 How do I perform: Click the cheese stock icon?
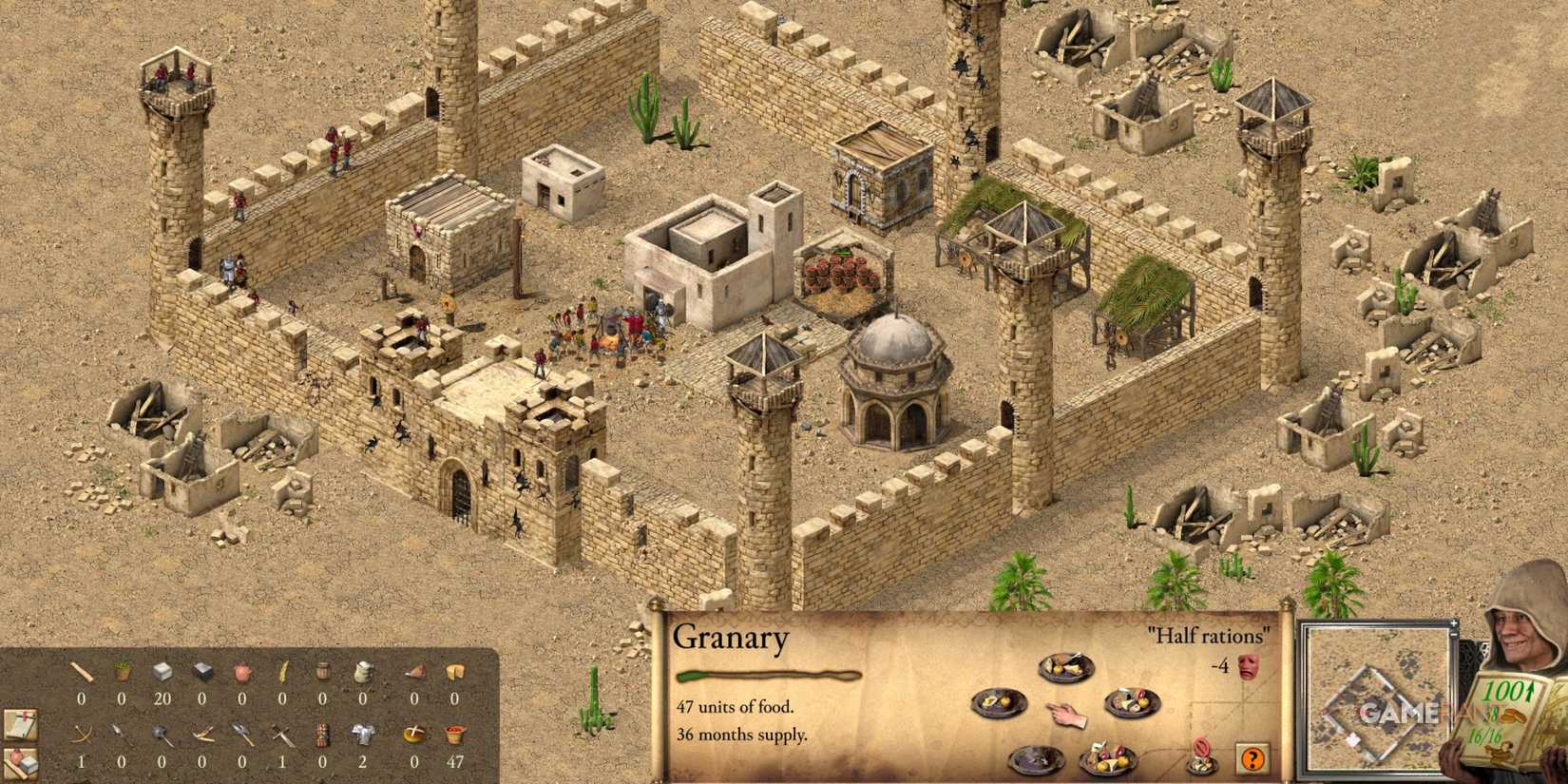coord(455,672)
